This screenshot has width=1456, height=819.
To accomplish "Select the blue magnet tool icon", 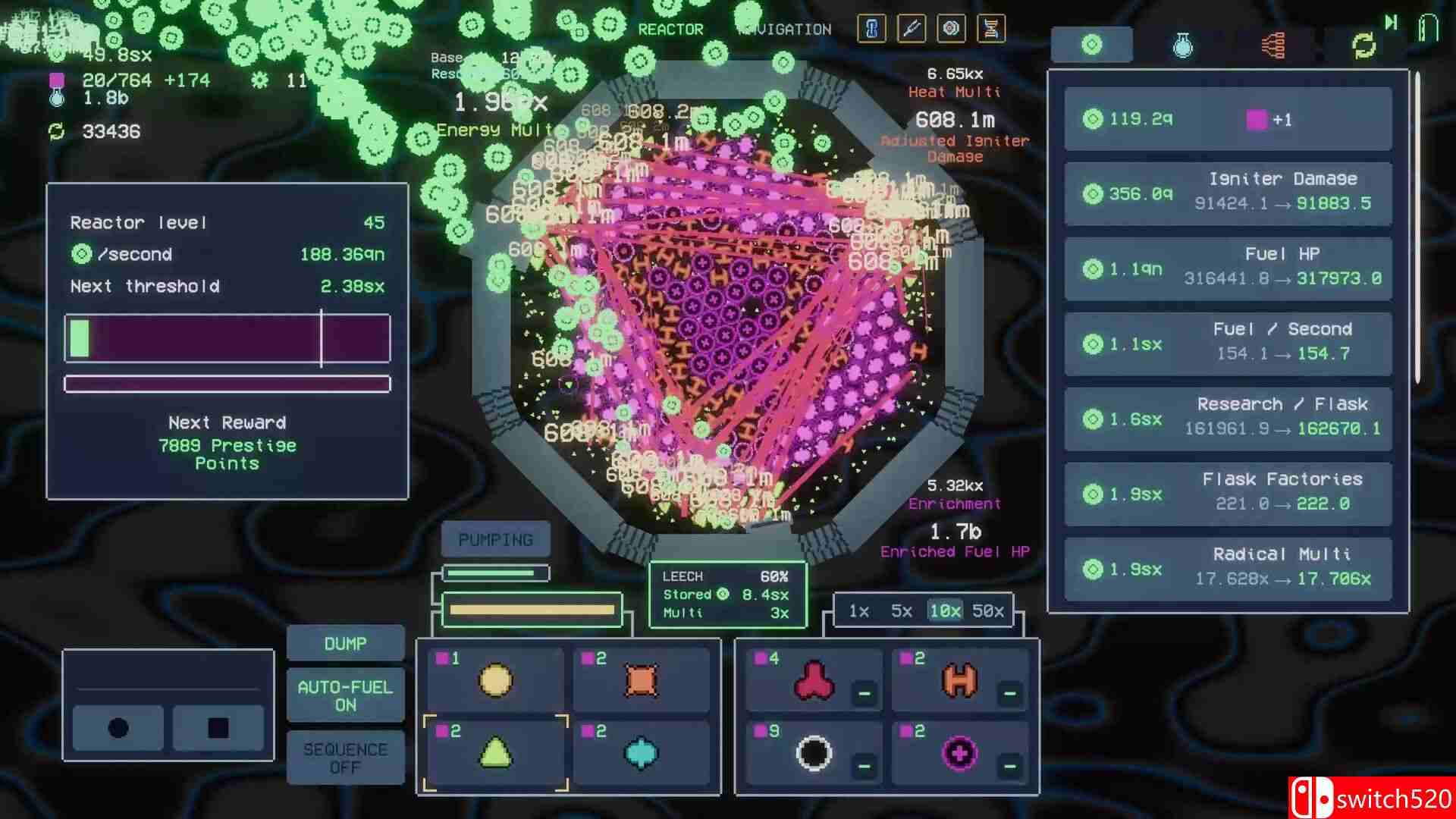I will point(873,29).
